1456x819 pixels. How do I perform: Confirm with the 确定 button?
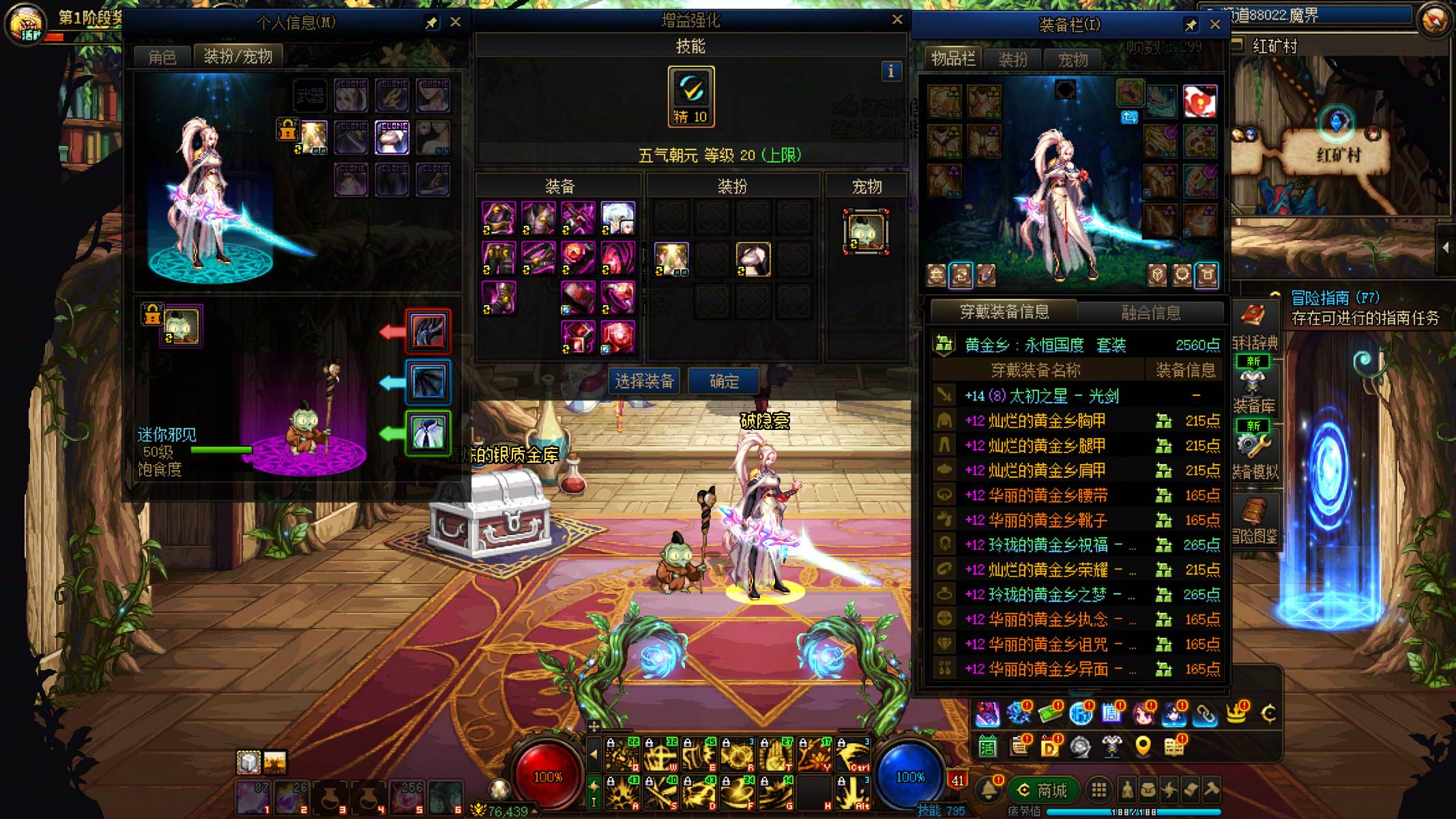click(723, 381)
